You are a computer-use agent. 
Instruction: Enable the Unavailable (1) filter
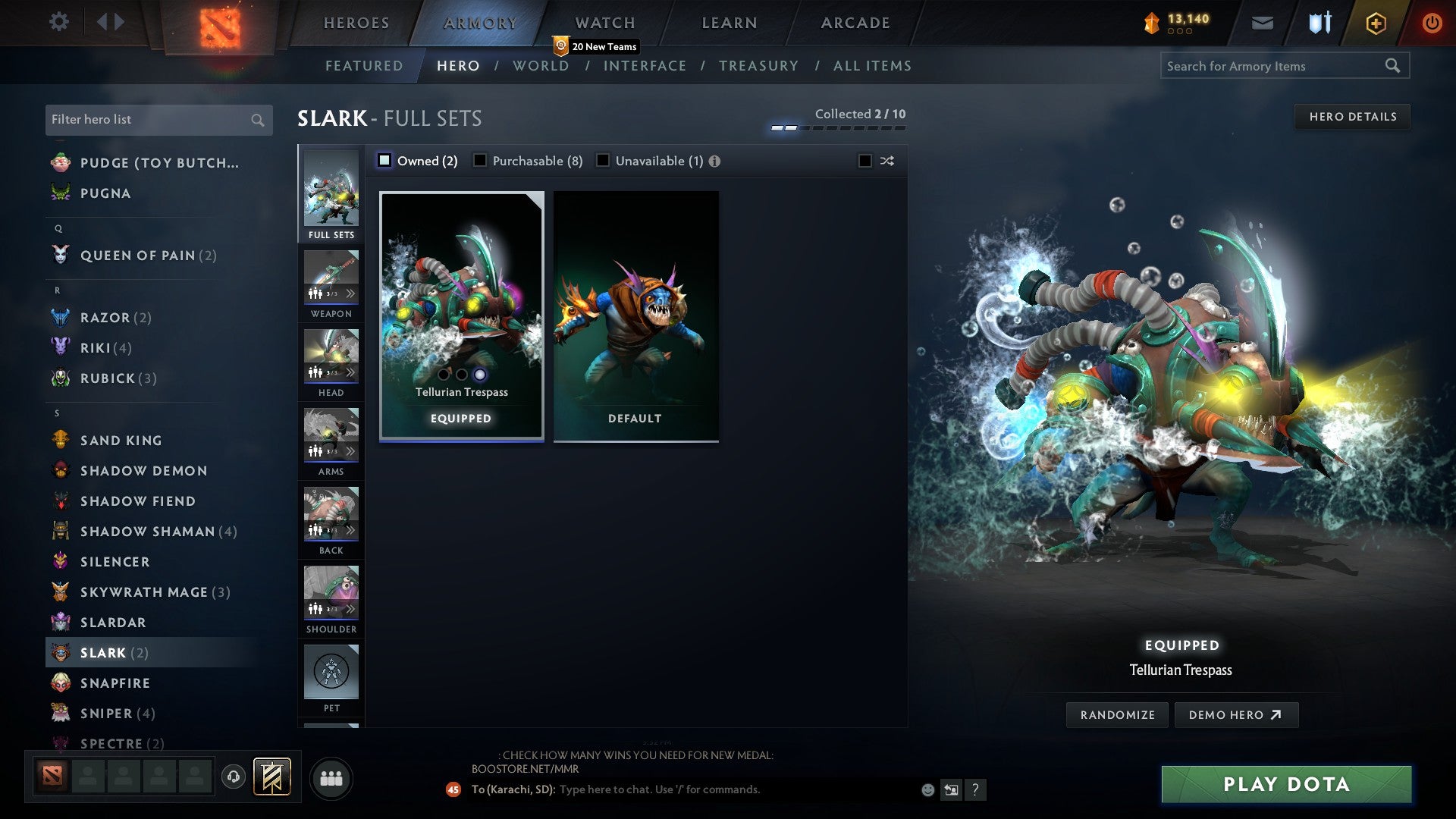(x=603, y=160)
